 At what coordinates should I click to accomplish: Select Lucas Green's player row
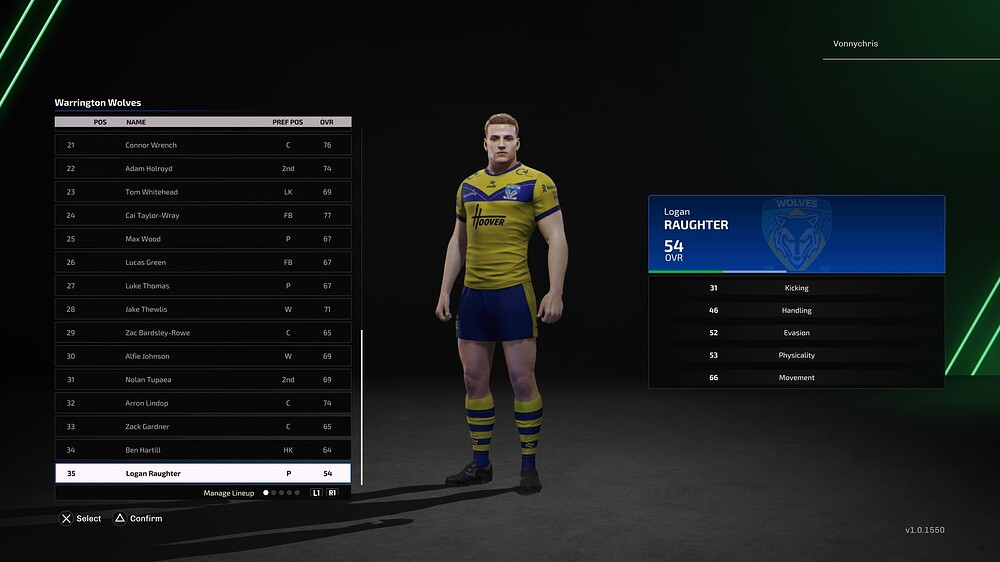(203, 263)
